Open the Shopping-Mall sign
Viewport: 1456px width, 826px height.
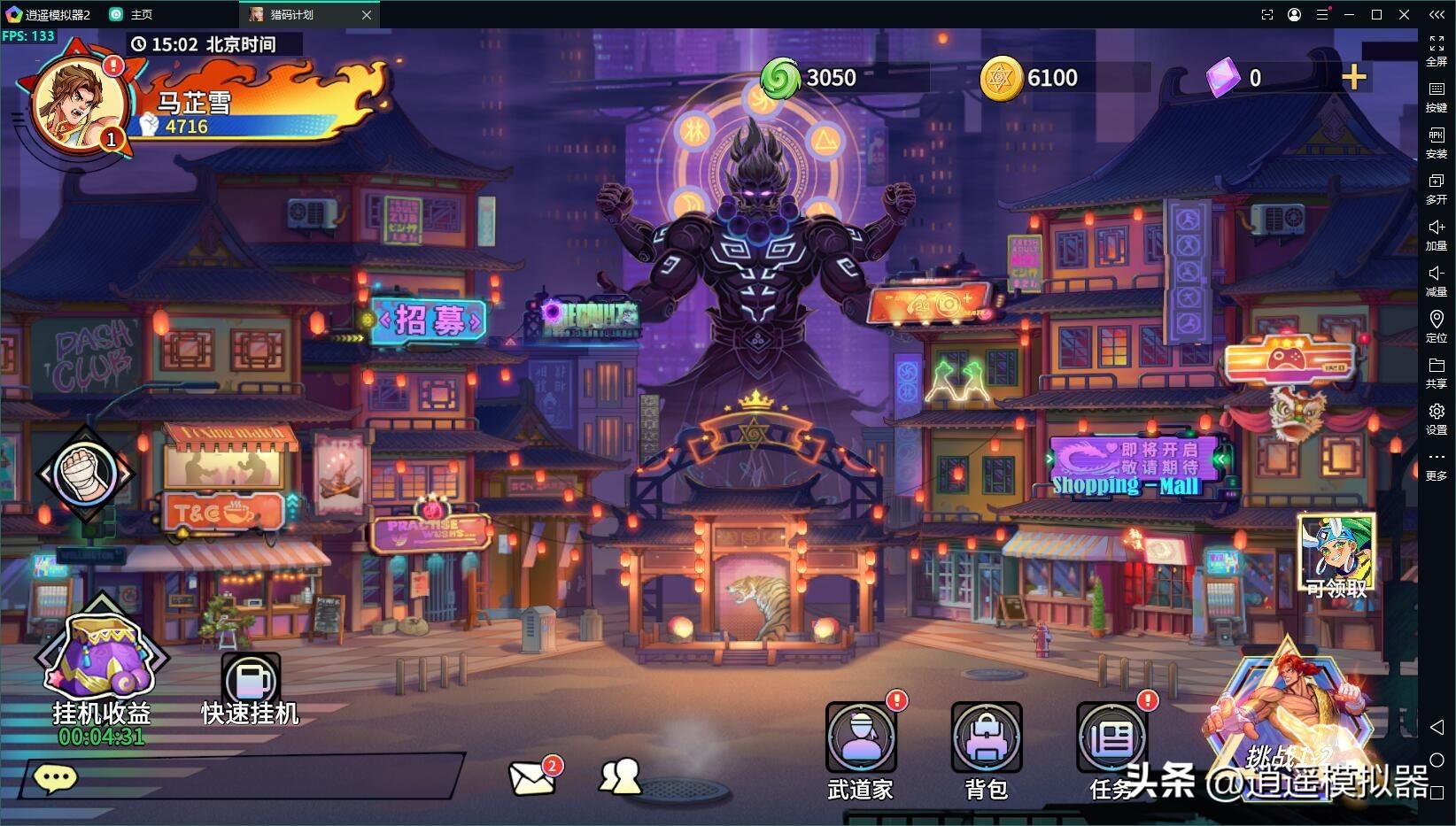(x=1134, y=467)
